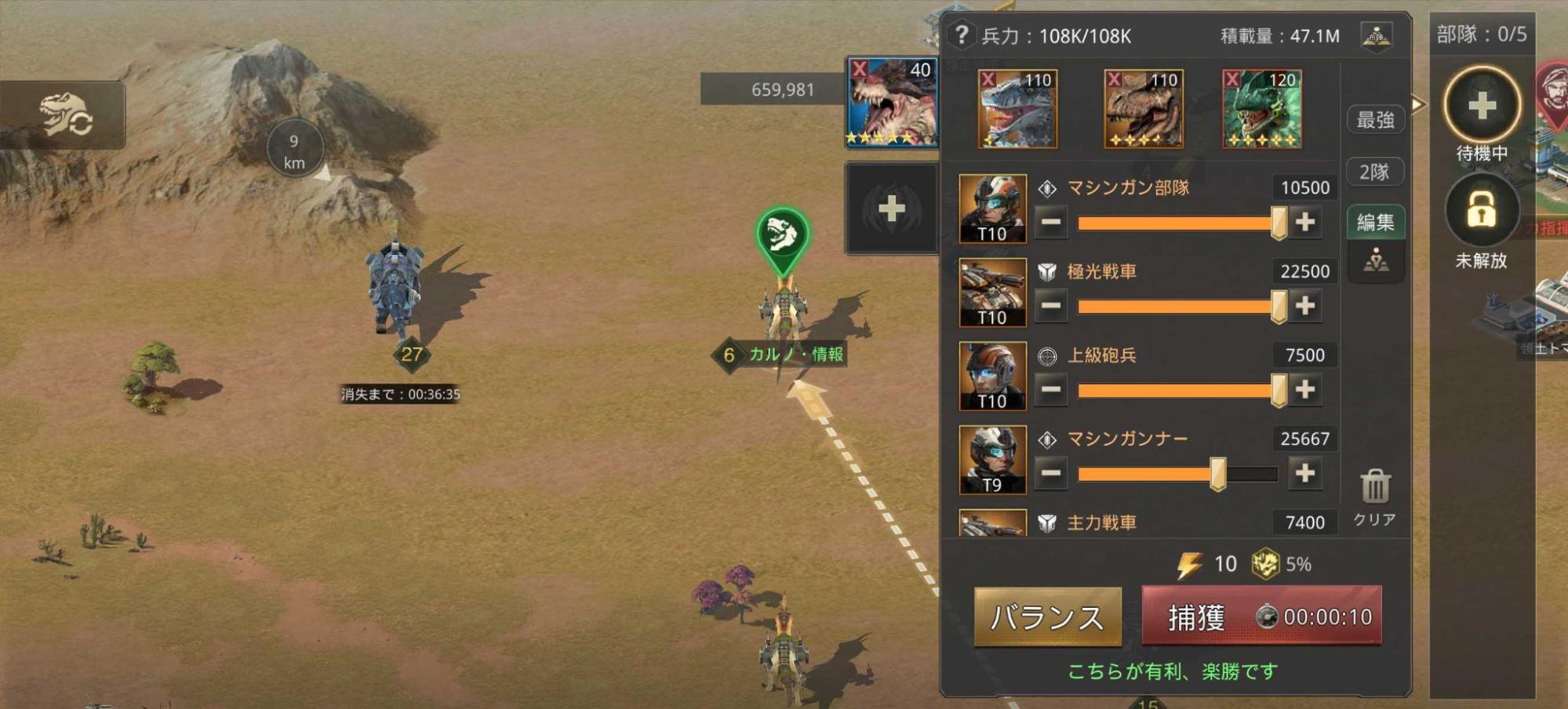Remove the 120 dinosaur with its X toggle
This screenshot has height=709, width=1568.
(x=1234, y=81)
